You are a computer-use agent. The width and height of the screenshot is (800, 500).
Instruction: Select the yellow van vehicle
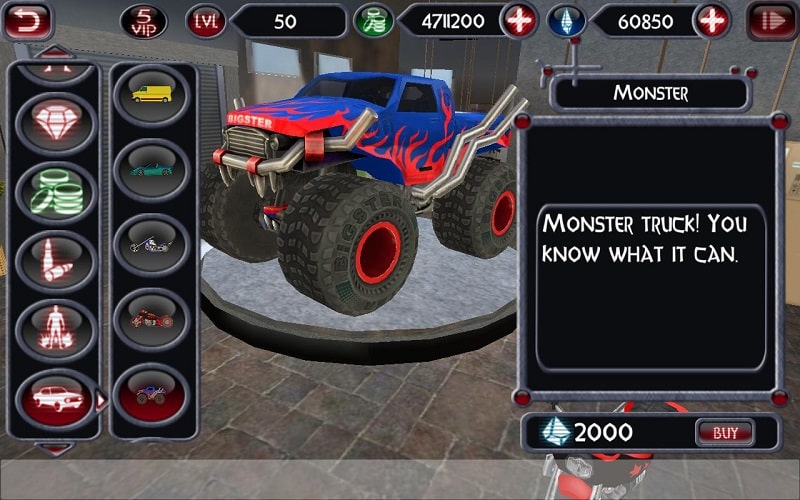[x=151, y=94]
